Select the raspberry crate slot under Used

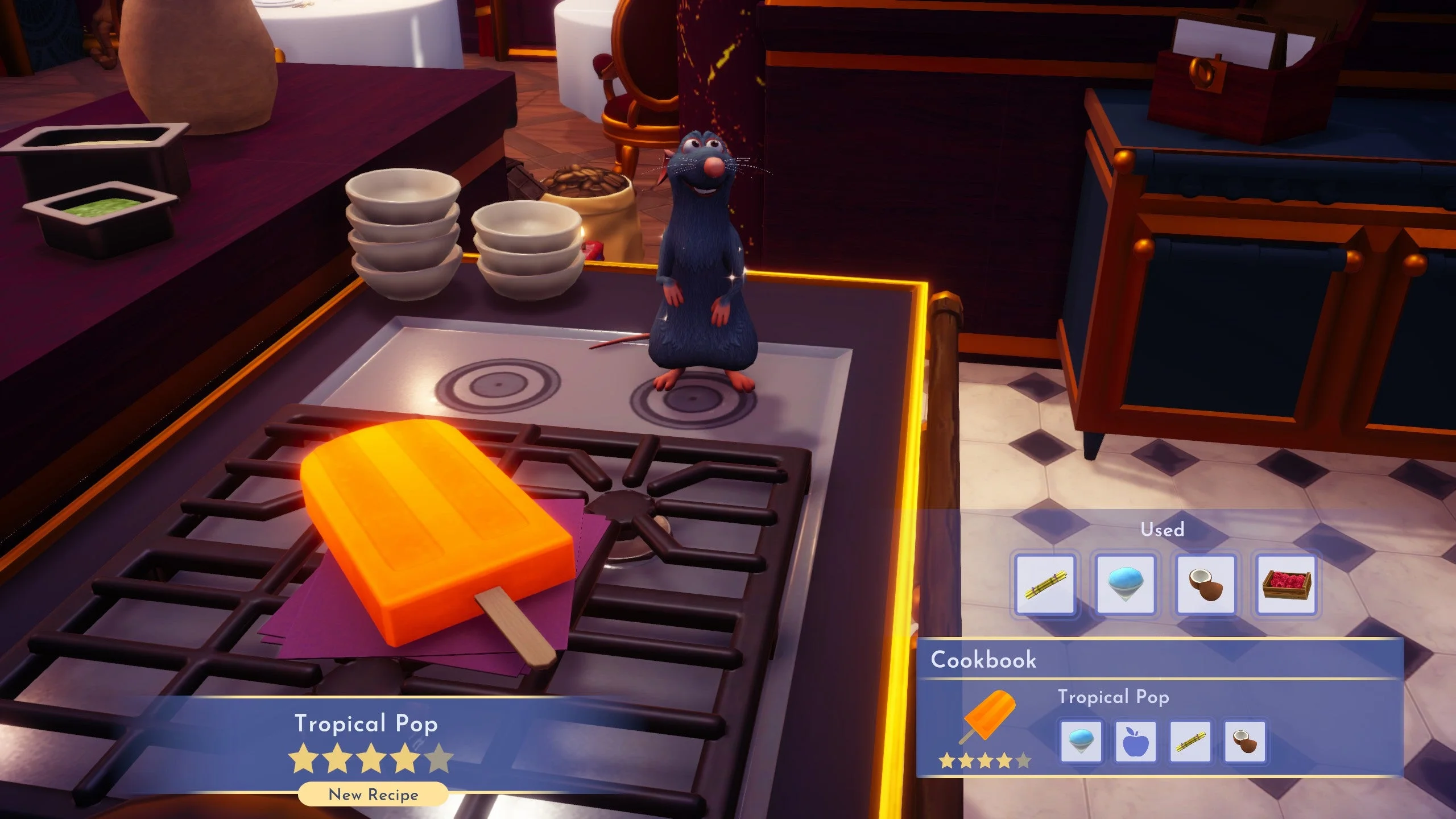coord(1287,585)
